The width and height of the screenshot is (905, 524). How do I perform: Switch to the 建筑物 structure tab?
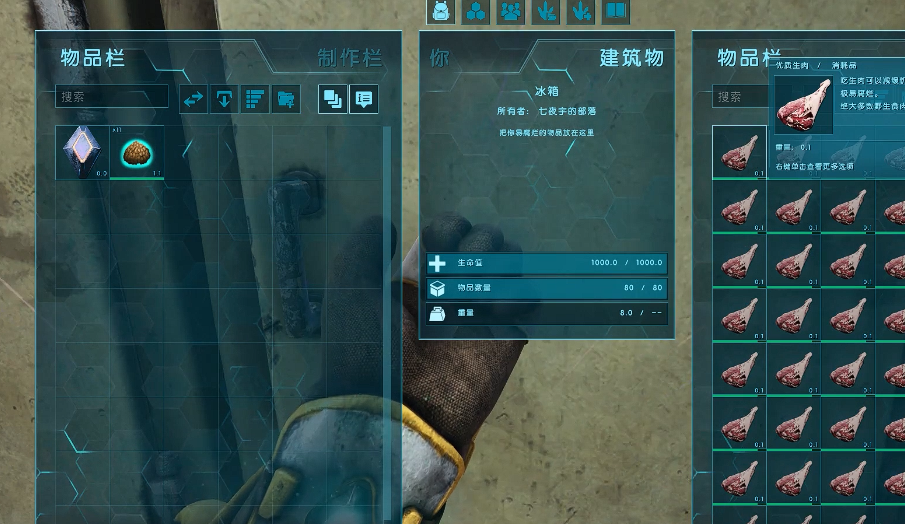[631, 57]
